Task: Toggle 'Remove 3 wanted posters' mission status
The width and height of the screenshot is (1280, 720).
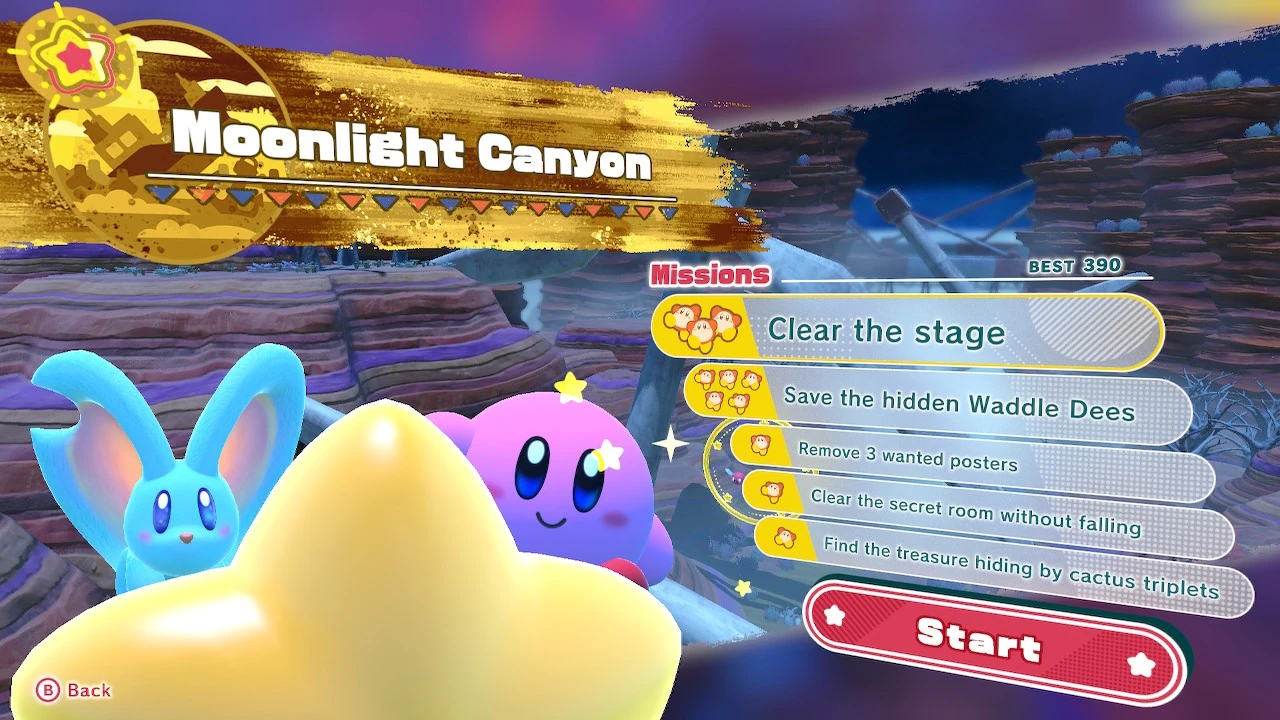Action: (910, 460)
